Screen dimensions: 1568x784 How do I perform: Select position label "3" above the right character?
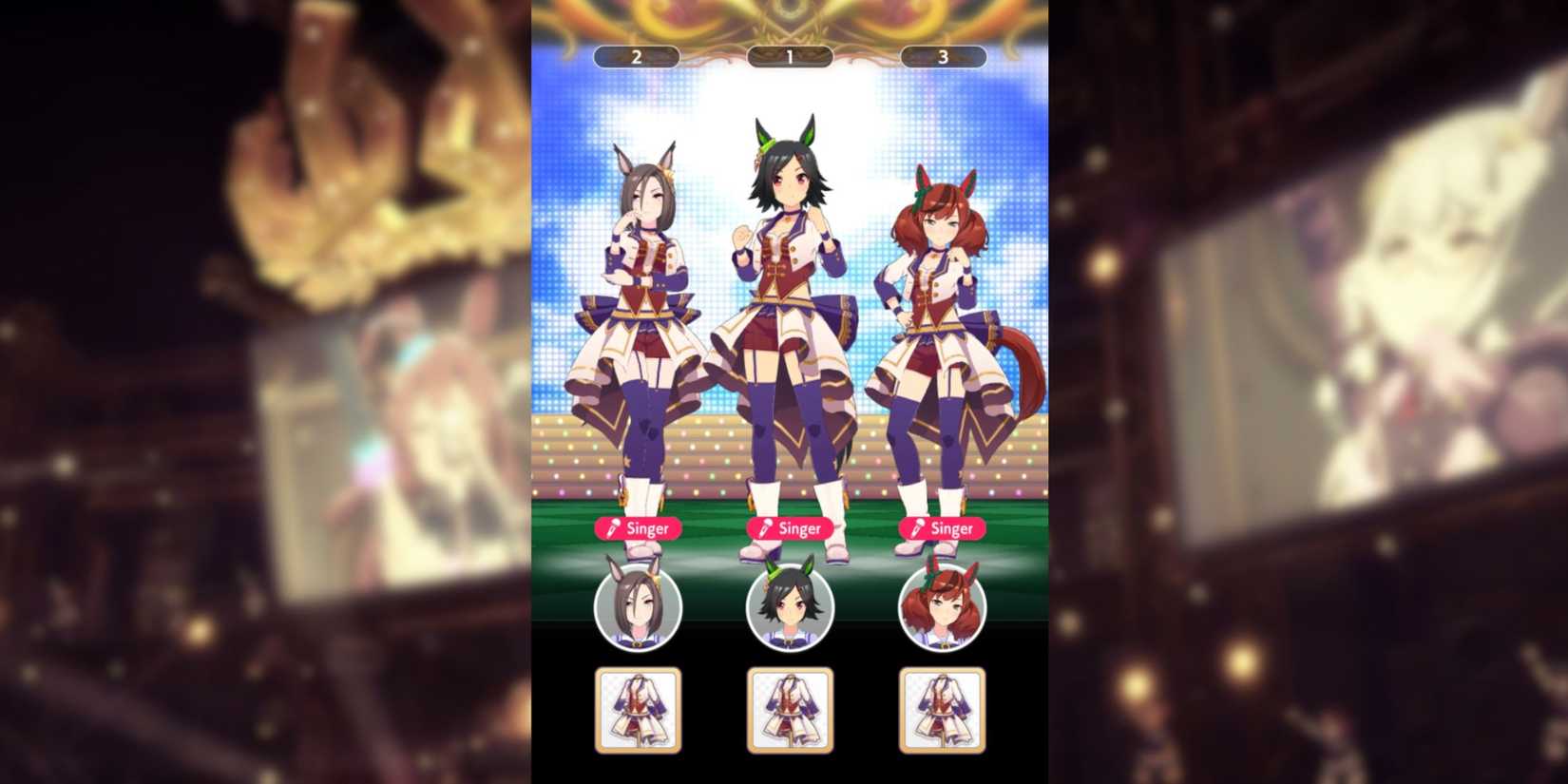[942, 56]
